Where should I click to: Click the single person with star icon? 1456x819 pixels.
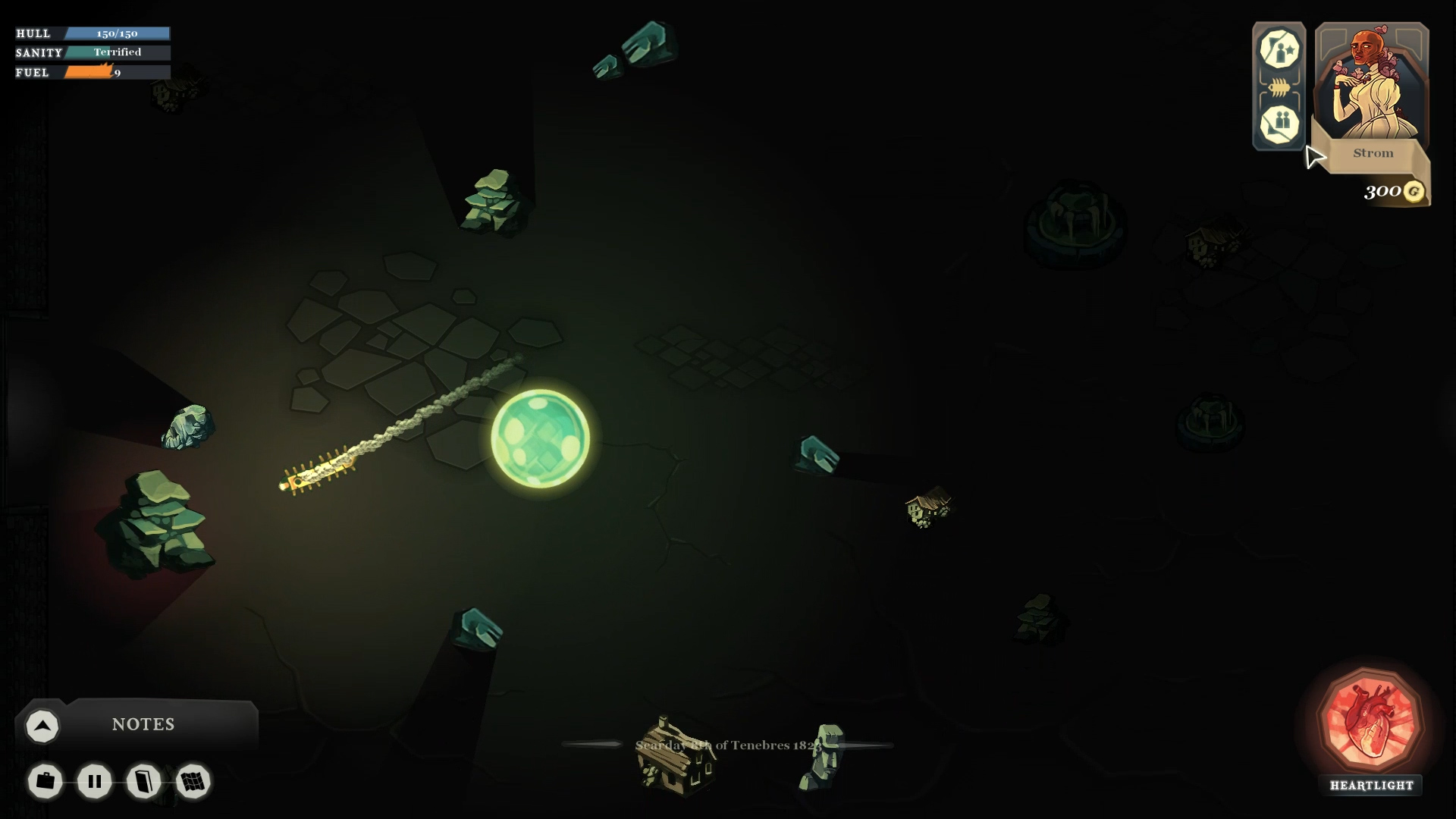tap(1279, 49)
